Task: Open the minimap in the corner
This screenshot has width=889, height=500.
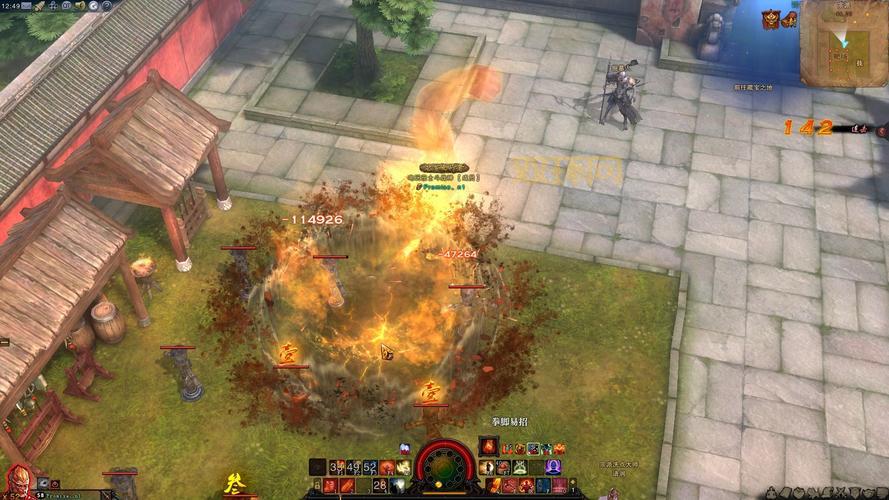Action: (844, 42)
